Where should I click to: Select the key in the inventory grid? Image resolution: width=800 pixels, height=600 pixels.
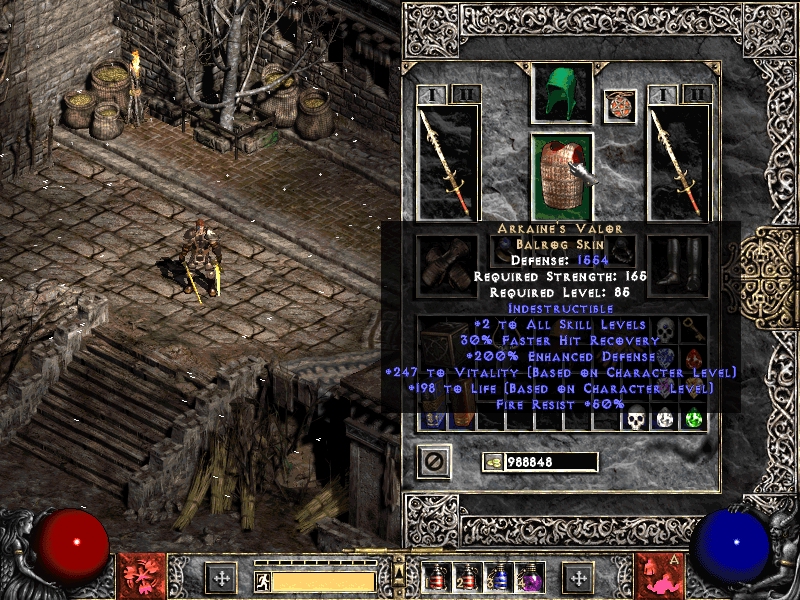coord(693,329)
